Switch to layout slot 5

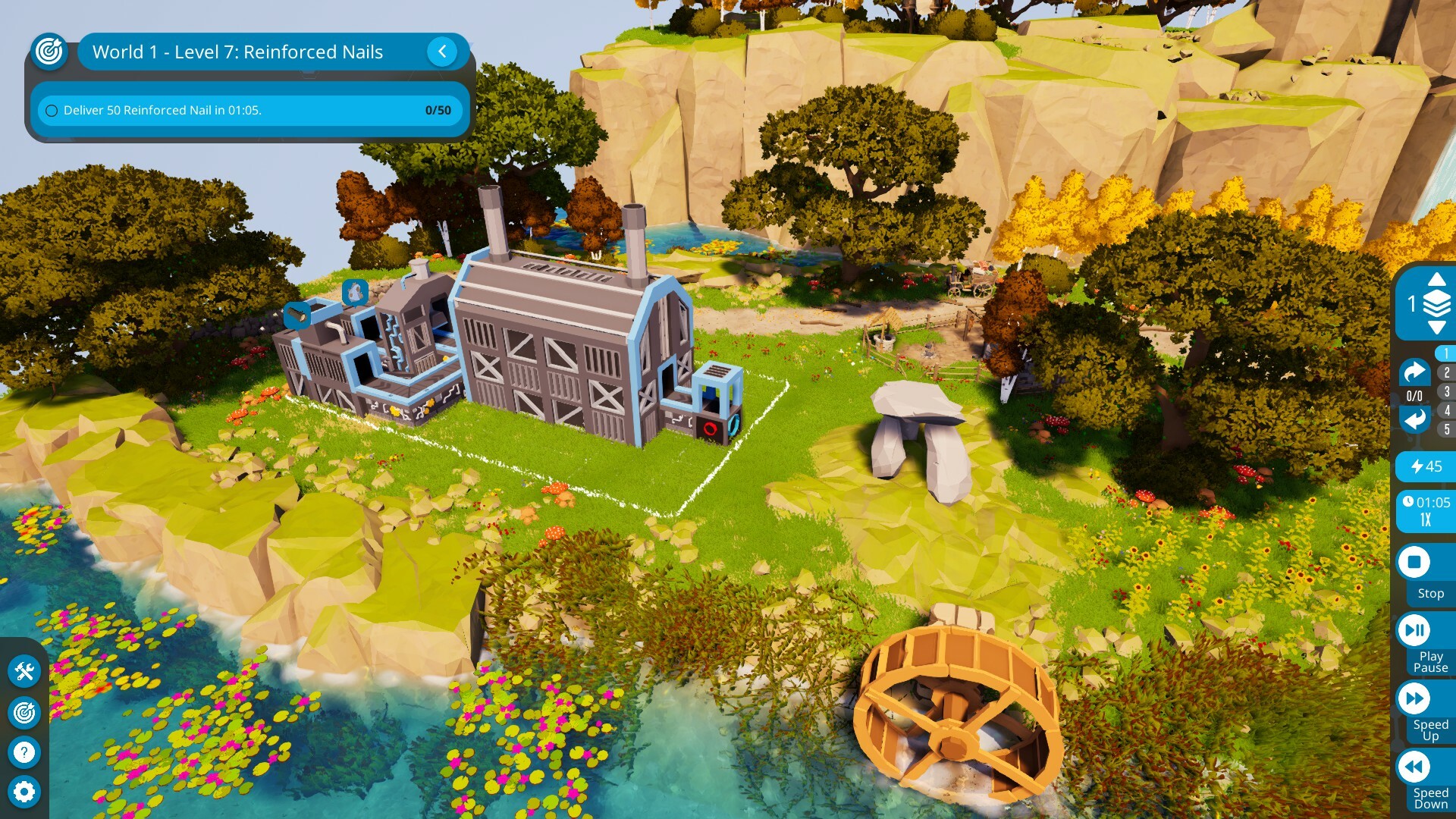click(1446, 429)
